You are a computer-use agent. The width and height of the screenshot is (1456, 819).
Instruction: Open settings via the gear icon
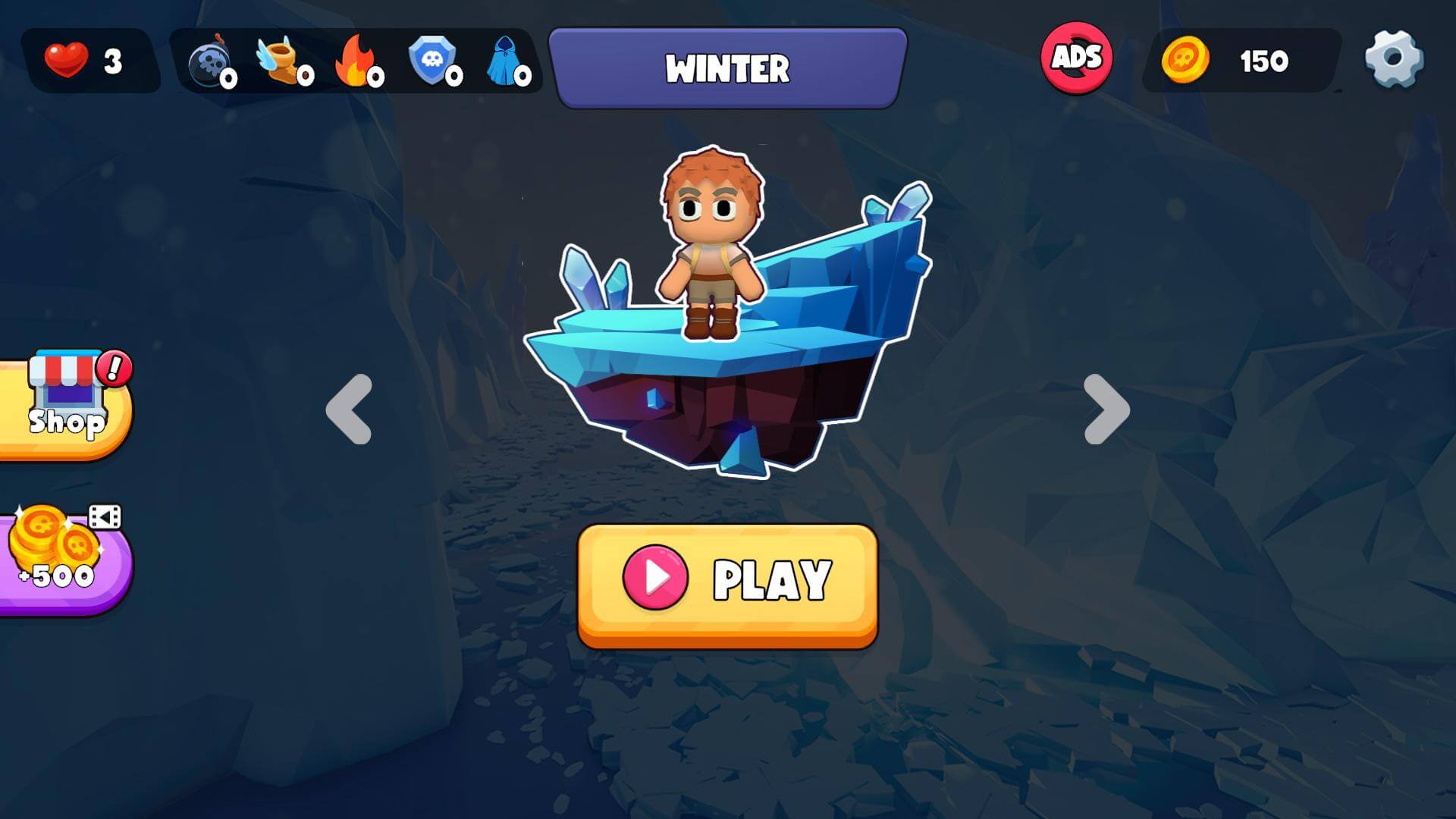click(x=1394, y=59)
